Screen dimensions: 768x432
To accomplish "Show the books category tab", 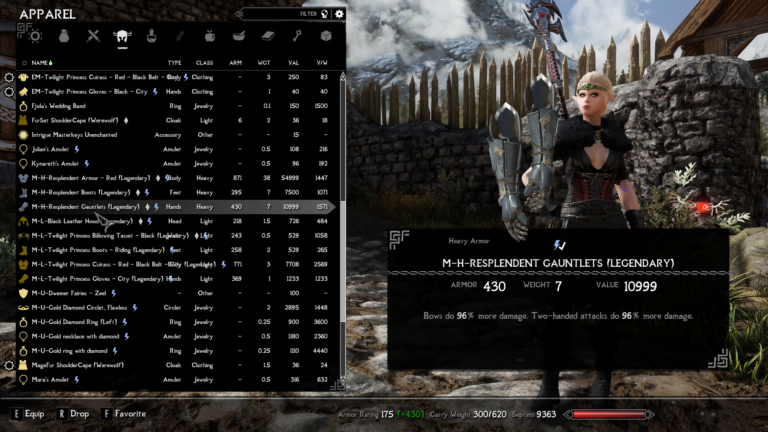I will click(268, 36).
